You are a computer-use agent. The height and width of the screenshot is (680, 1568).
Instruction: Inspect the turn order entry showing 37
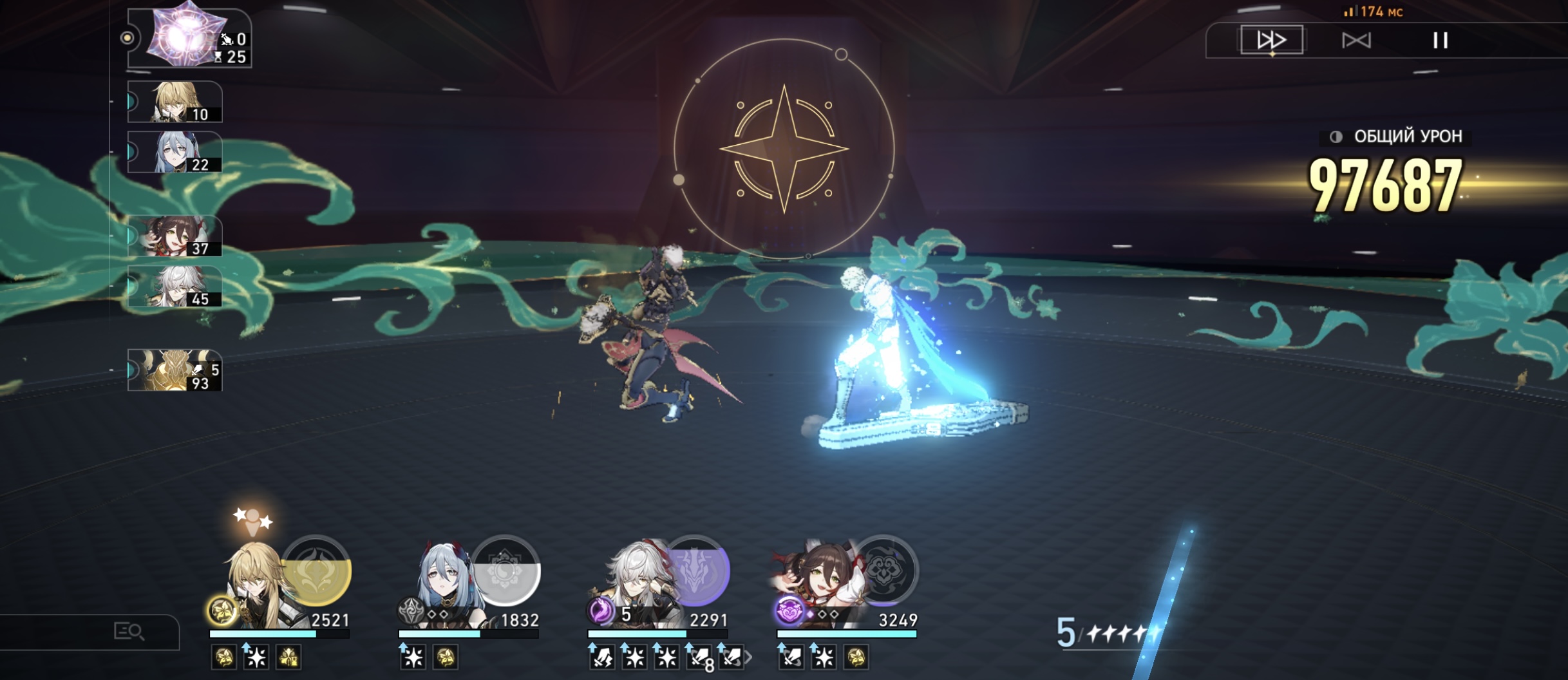175,236
